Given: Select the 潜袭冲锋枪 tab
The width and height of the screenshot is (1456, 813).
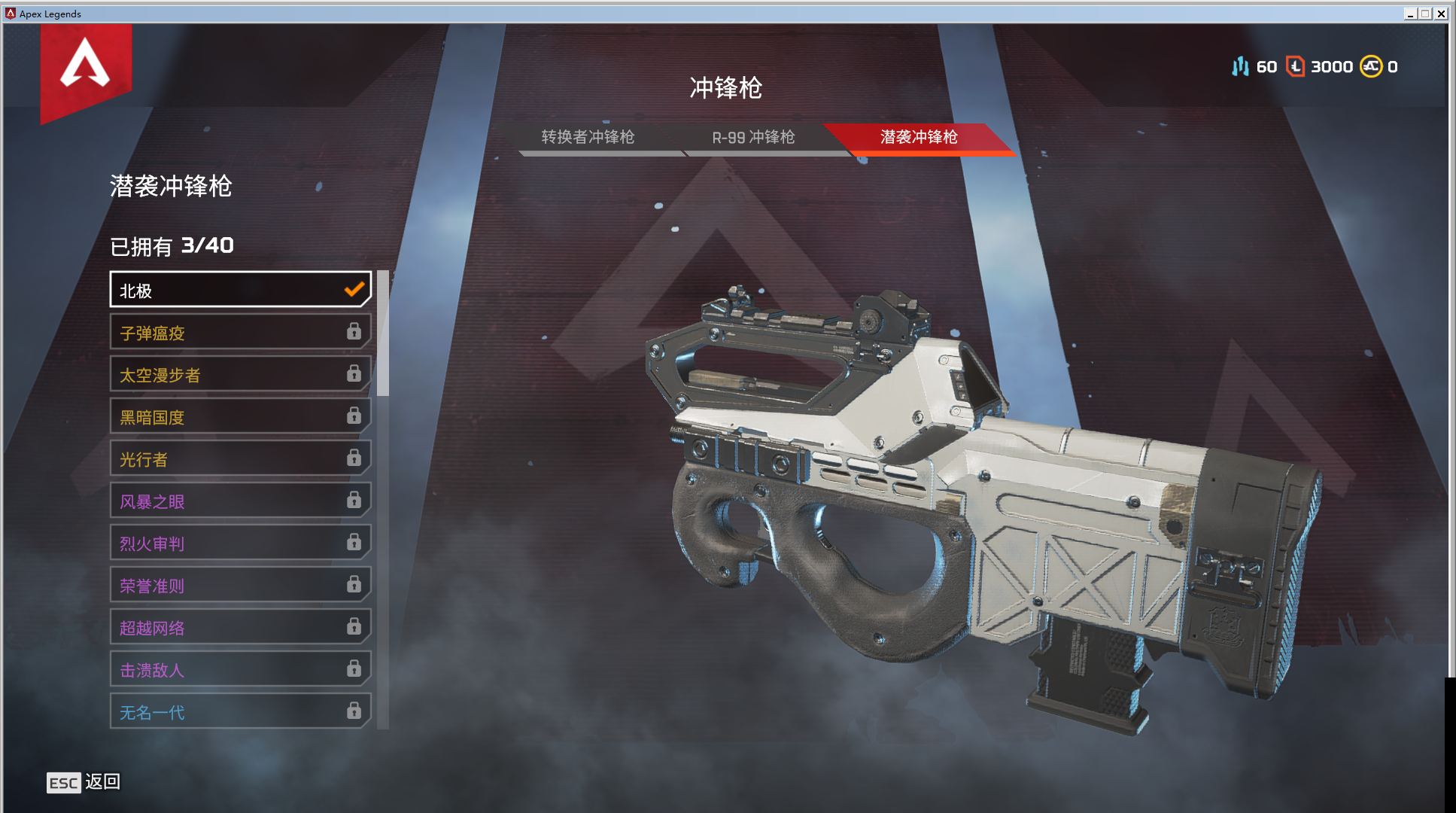Looking at the screenshot, I should (919, 137).
